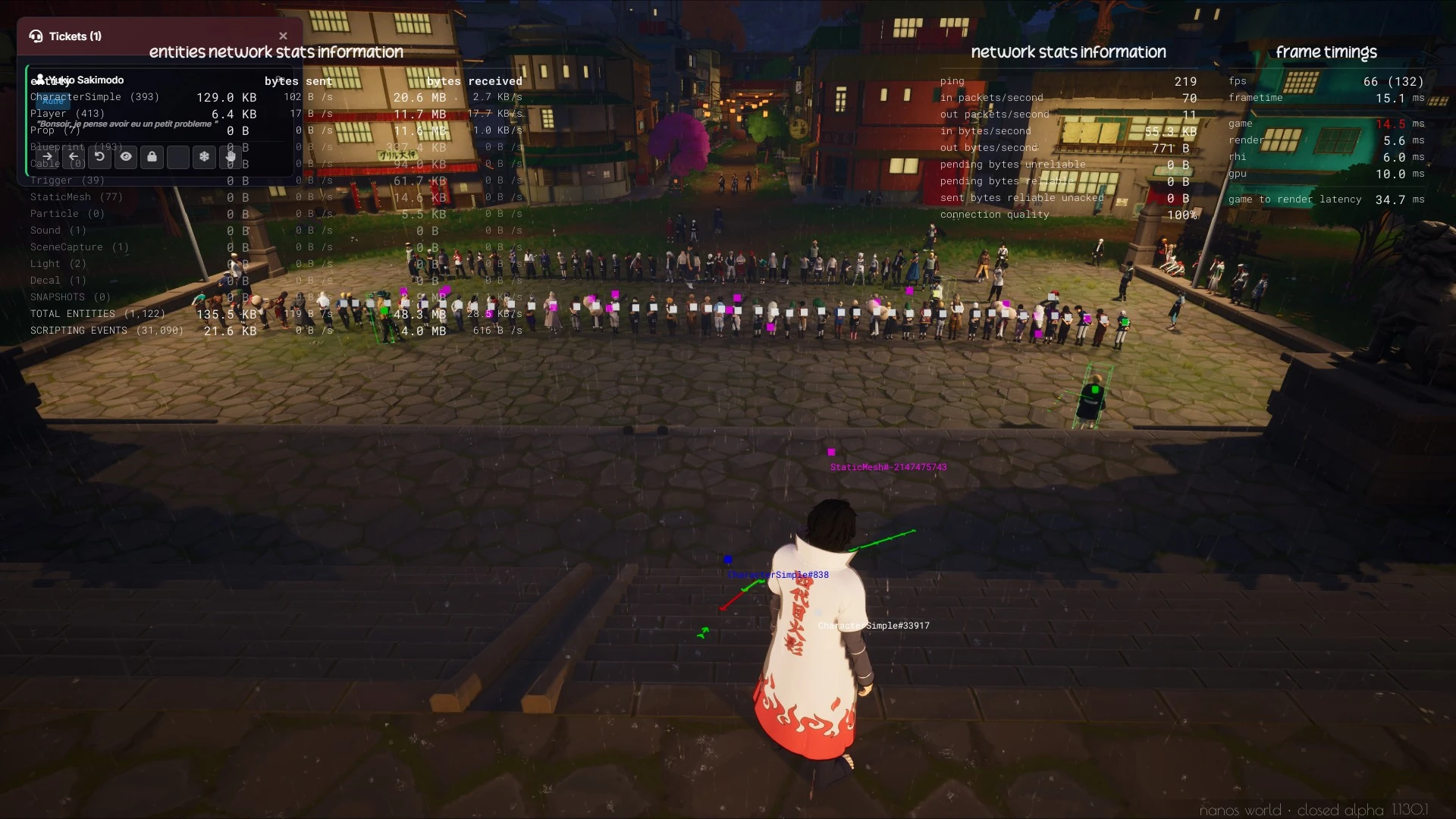The width and height of the screenshot is (1456, 819).
Task: Click the snowflake freeze ticket button
Action: tap(204, 157)
